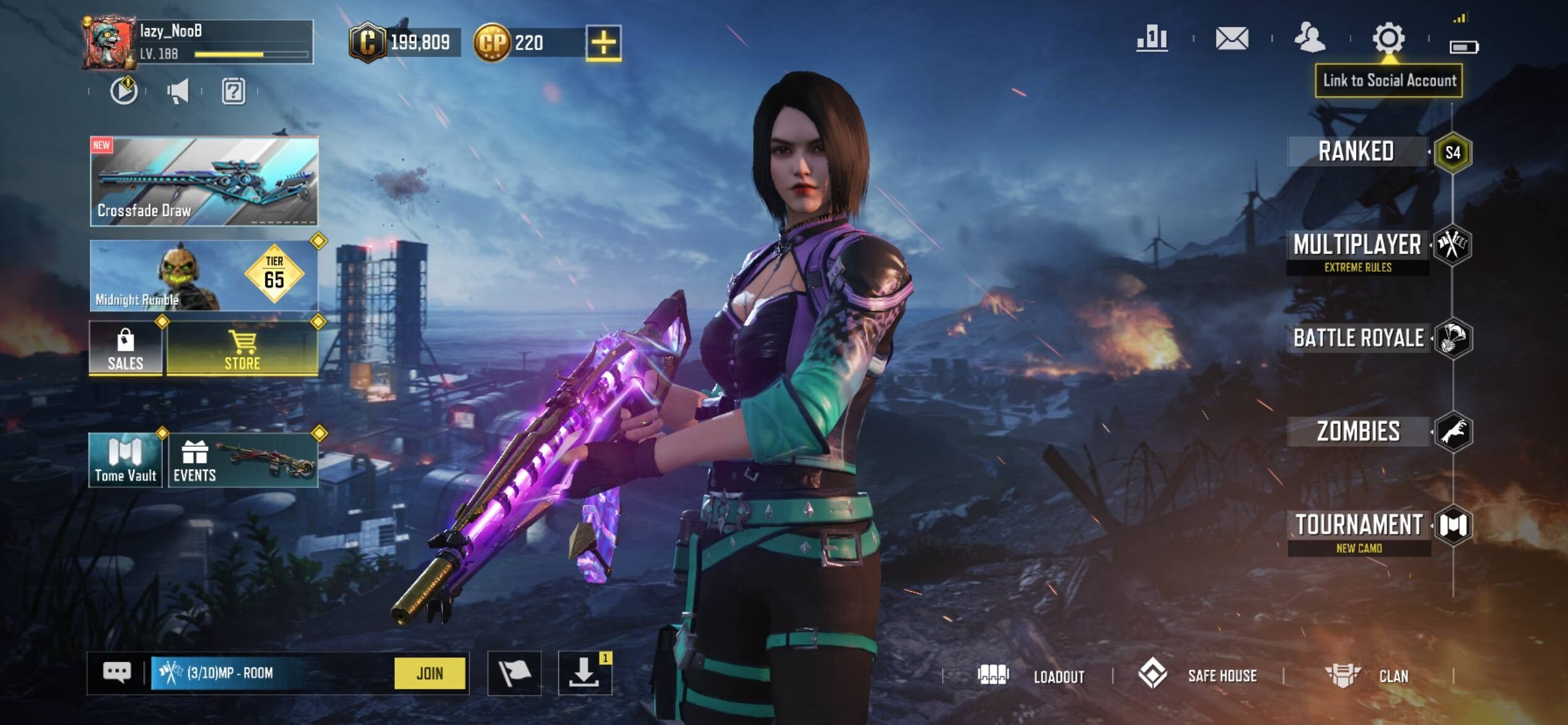View the Crossfade Draw banner
The width and height of the screenshot is (1568, 725).
click(204, 181)
